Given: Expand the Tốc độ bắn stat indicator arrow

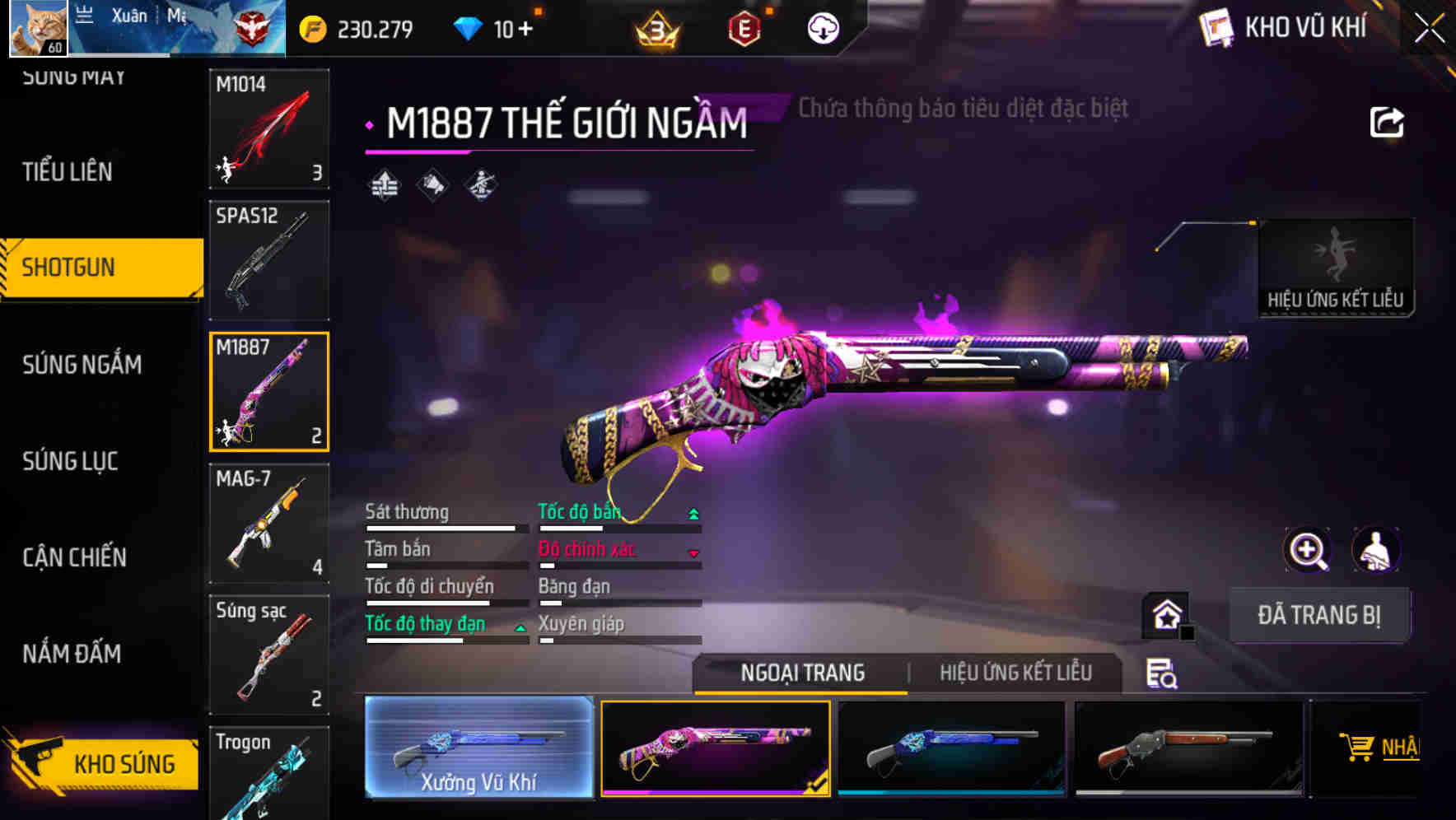Looking at the screenshot, I should coord(693,512).
